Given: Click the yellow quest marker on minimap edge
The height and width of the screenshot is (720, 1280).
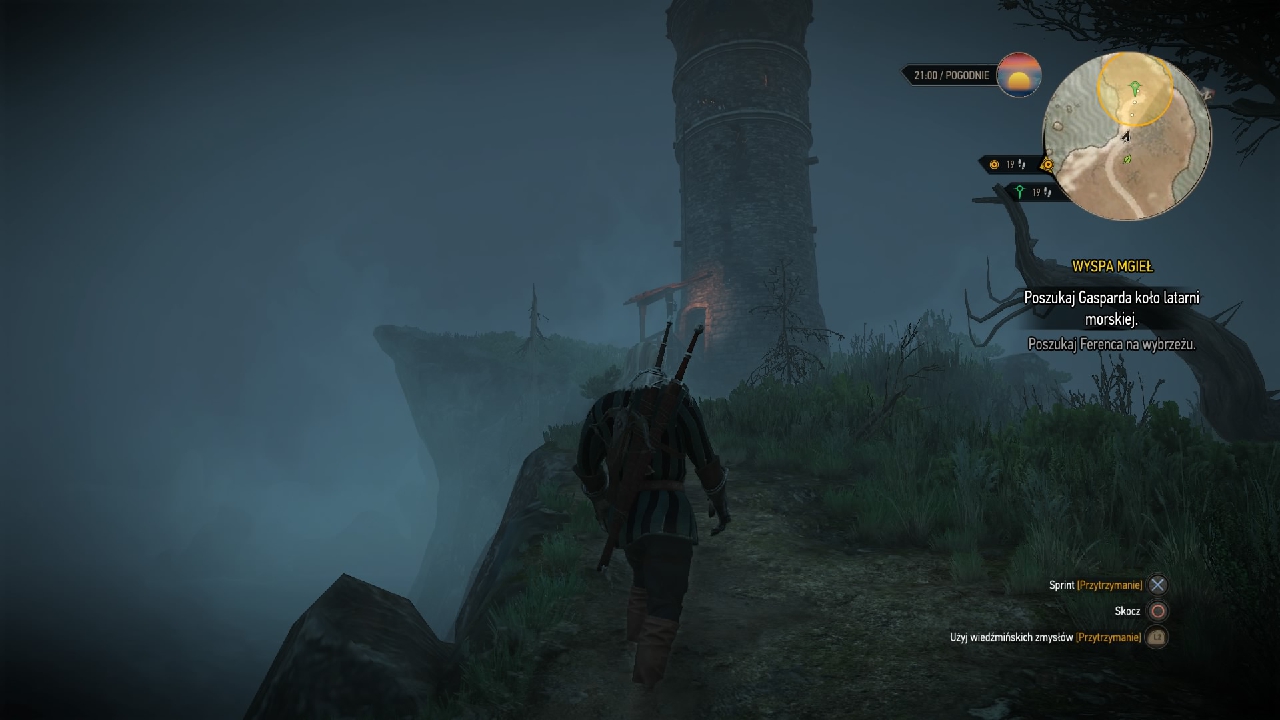Looking at the screenshot, I should pyautogui.click(x=1047, y=165).
